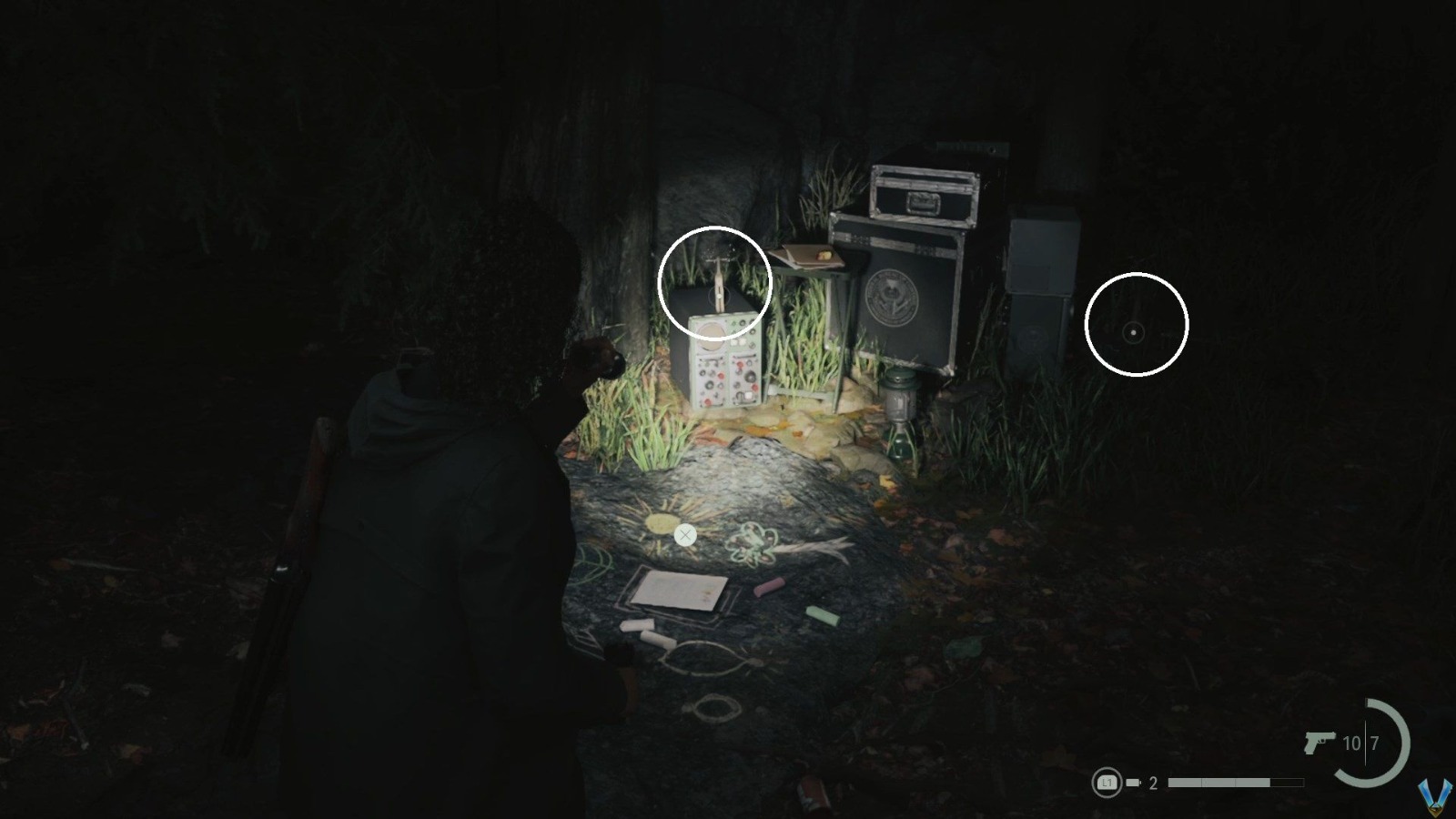
Task: Select the ammo counter showing 10|7
Action: coord(1360,743)
